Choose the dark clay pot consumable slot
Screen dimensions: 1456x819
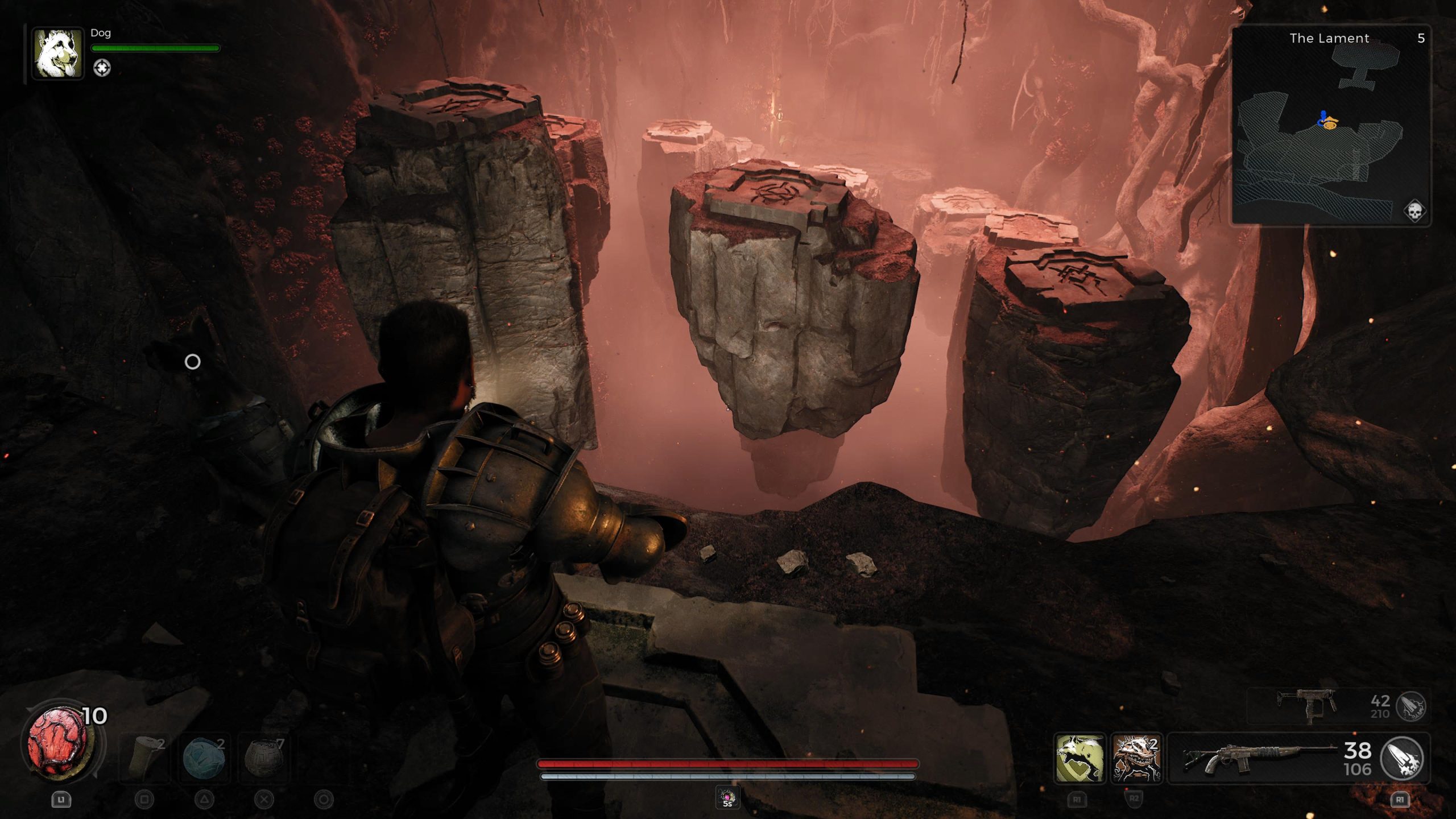[x=263, y=757]
